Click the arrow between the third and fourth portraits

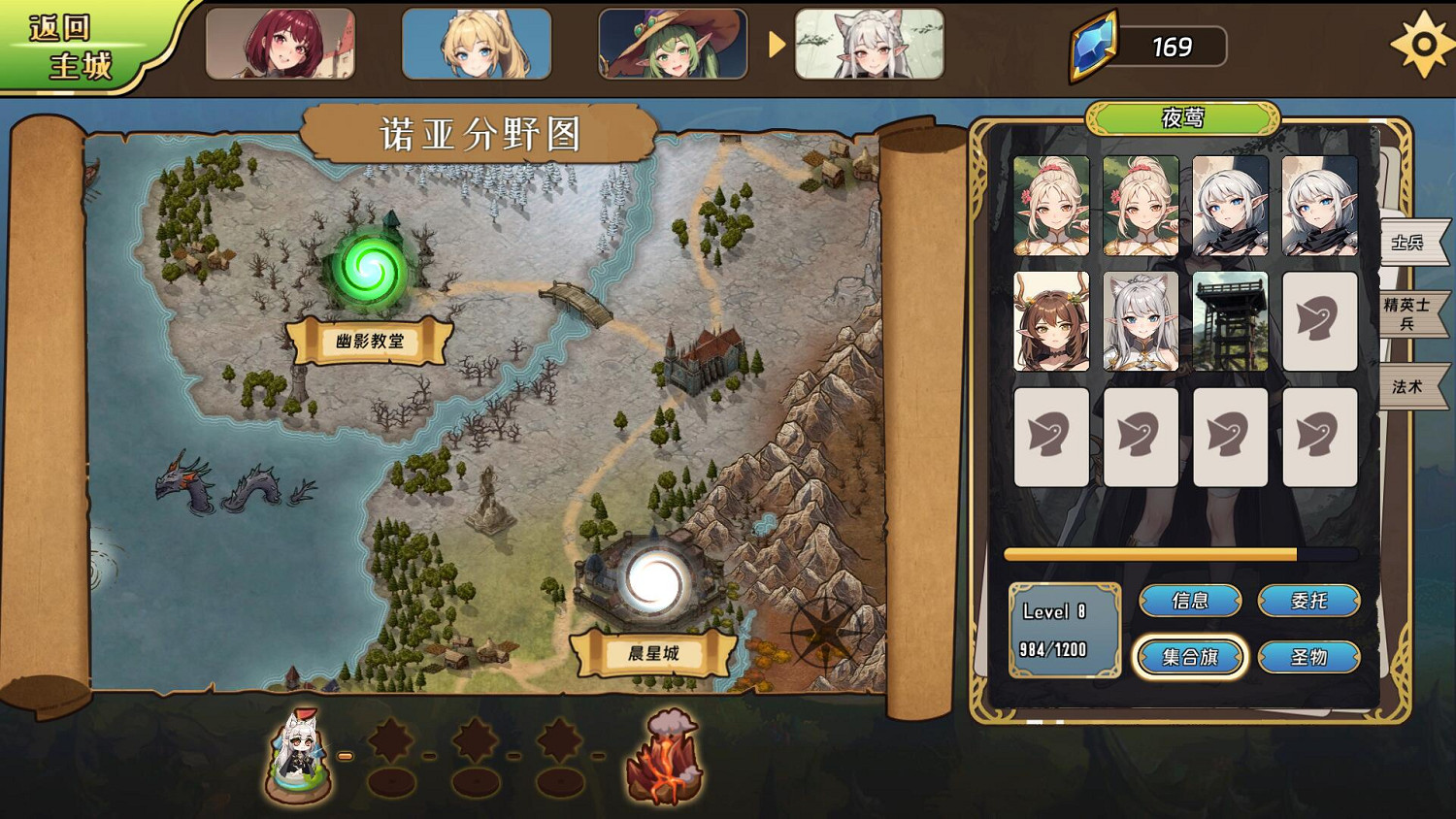776,45
